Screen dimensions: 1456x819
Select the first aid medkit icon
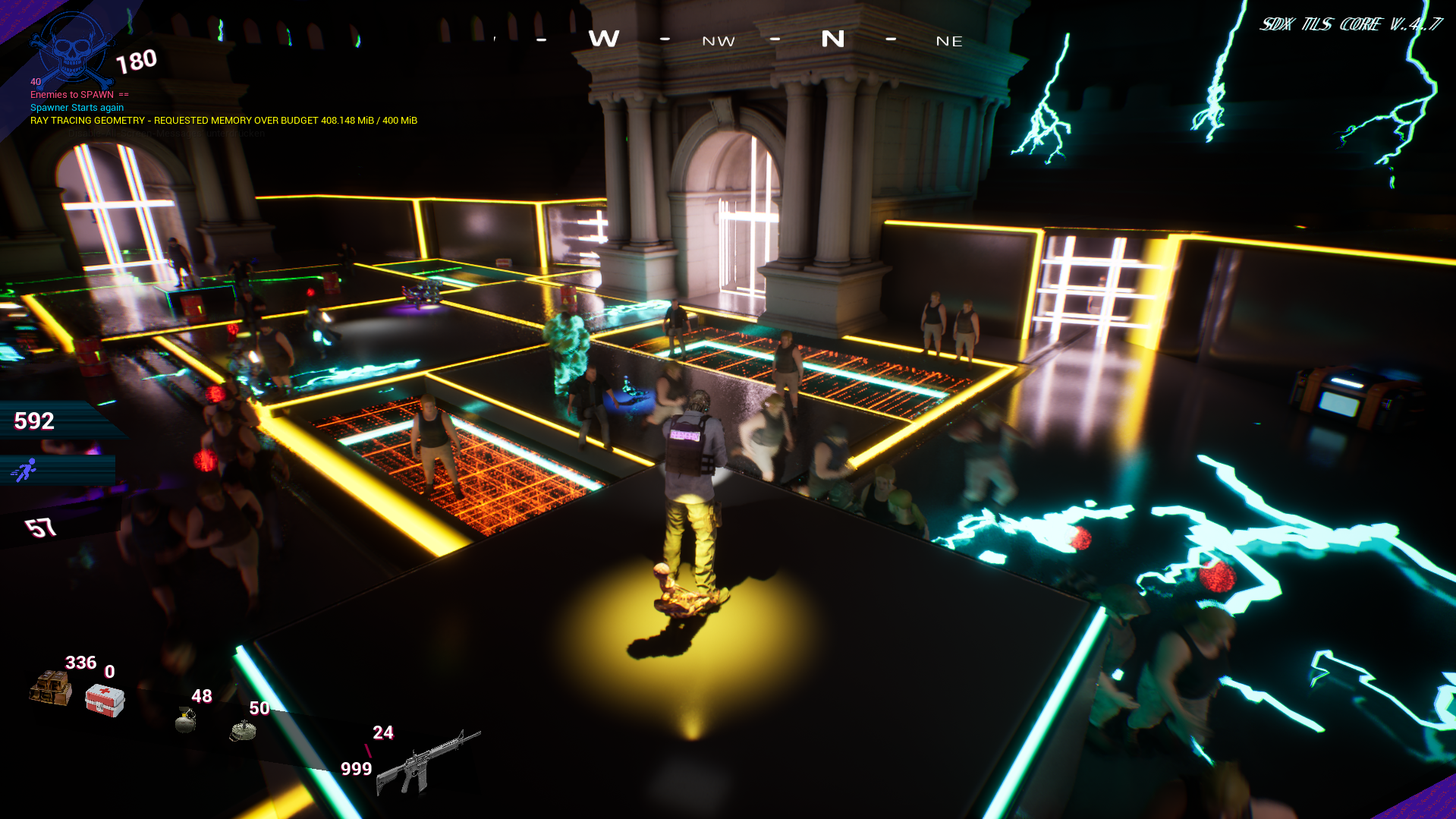[x=105, y=700]
